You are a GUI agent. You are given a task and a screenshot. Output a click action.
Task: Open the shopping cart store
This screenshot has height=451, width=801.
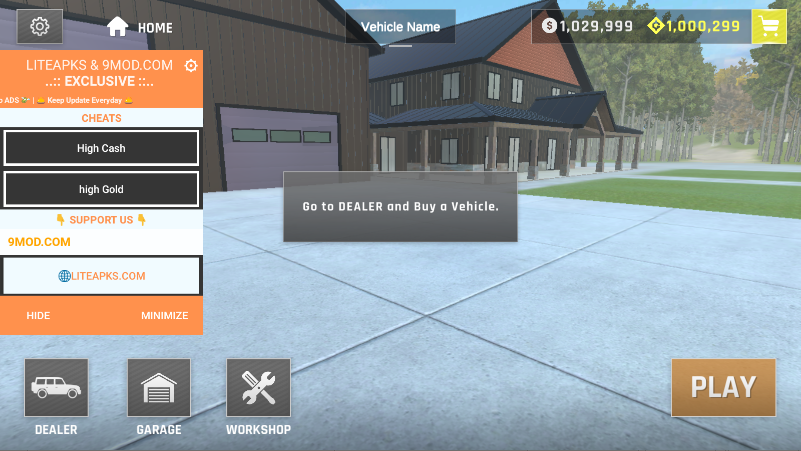[x=769, y=26]
